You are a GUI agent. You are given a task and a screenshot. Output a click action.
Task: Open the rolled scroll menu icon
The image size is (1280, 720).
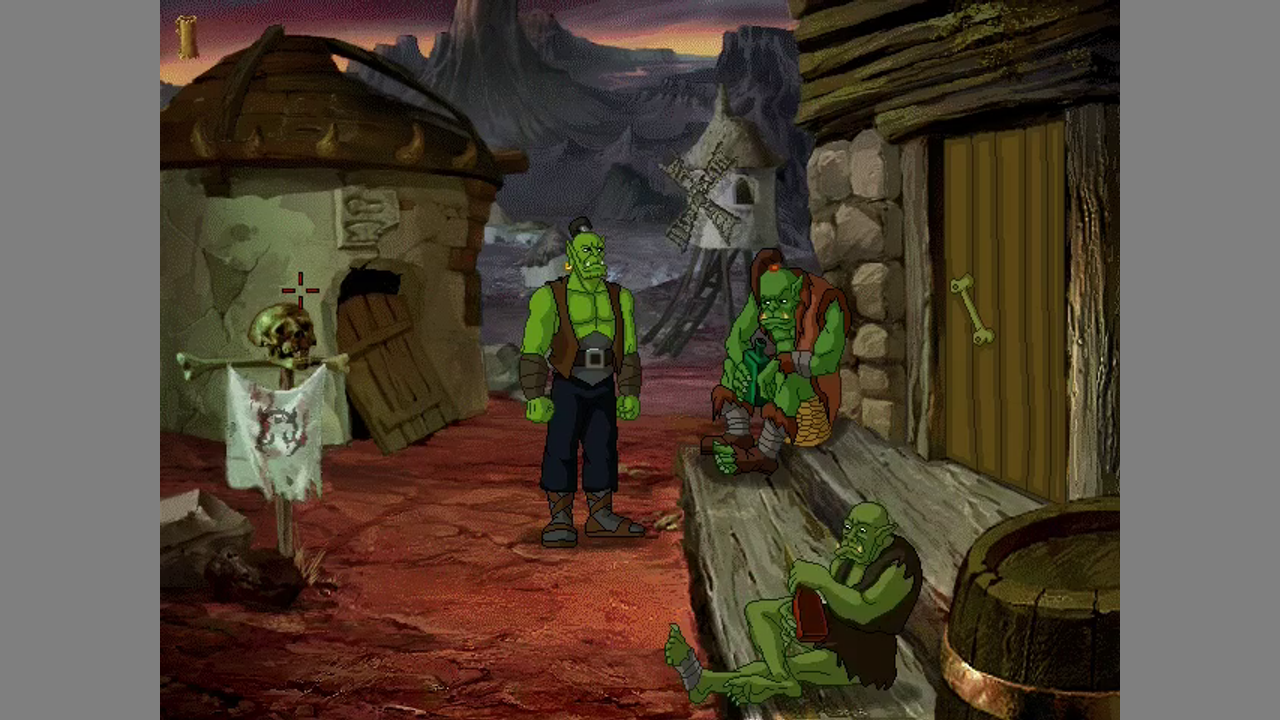[186, 38]
